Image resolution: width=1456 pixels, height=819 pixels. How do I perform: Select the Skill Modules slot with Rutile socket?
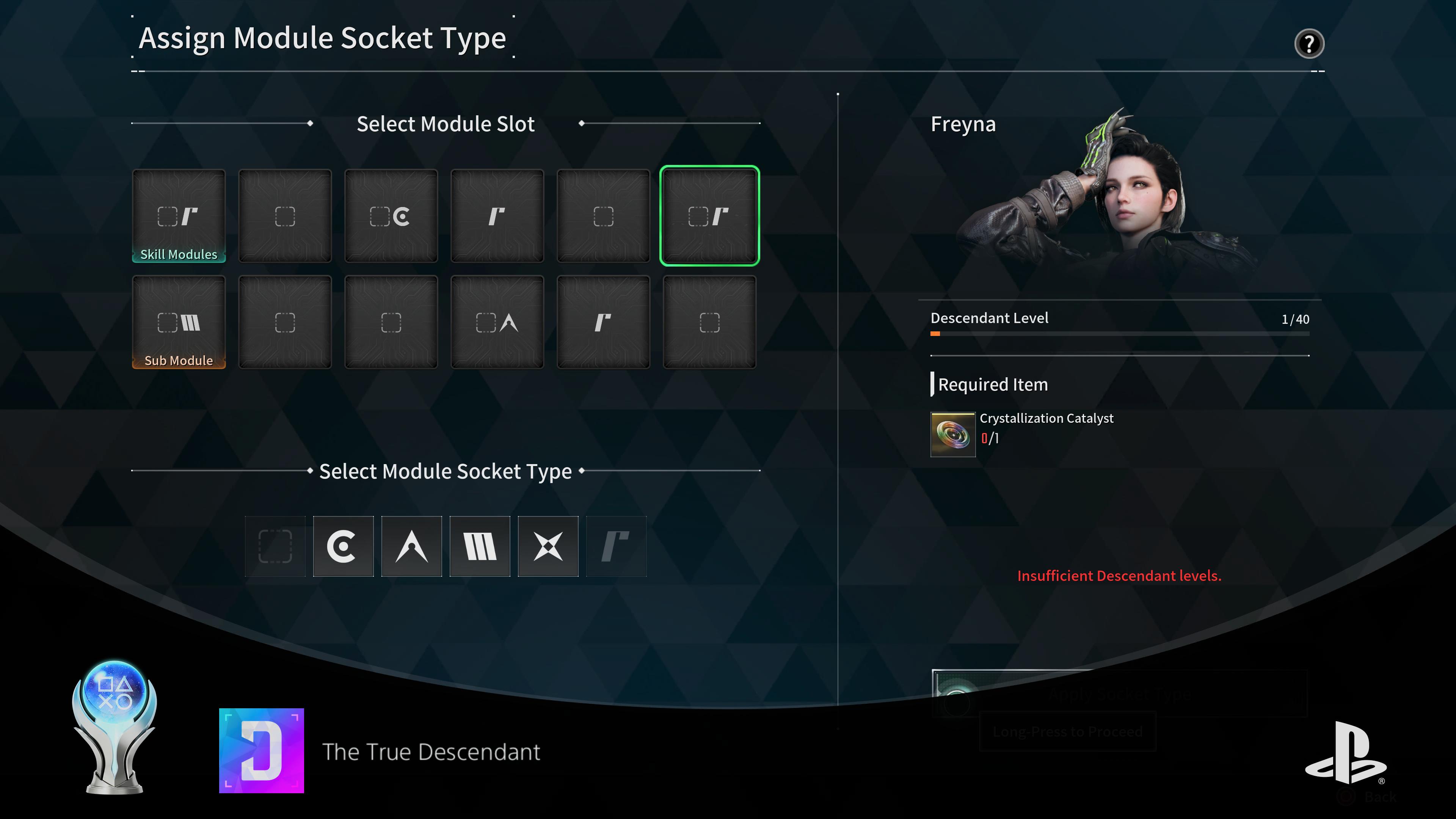pos(179,215)
